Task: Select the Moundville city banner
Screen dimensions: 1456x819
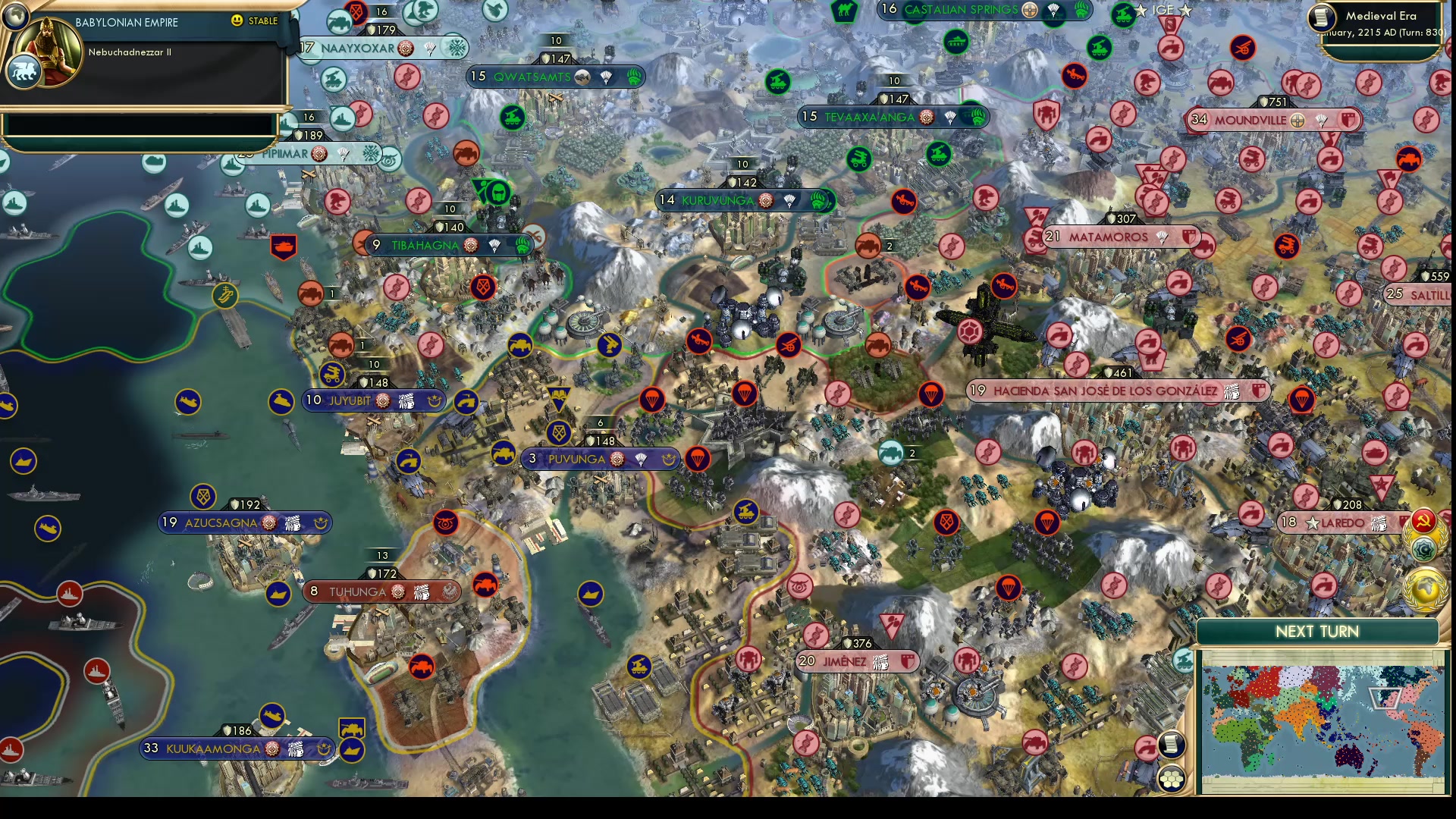Action: [1263, 119]
